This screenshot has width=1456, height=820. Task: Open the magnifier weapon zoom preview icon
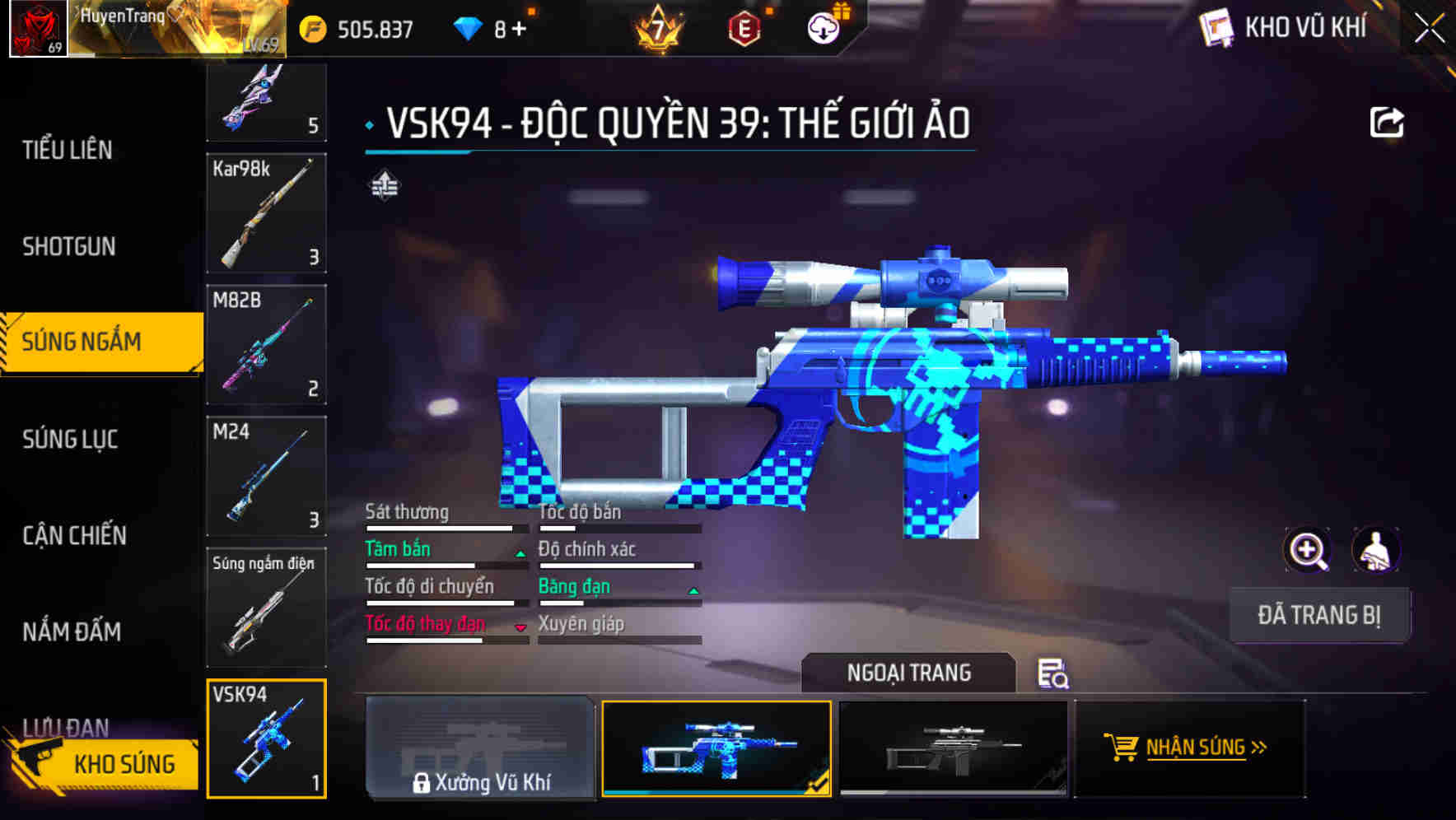1308,550
